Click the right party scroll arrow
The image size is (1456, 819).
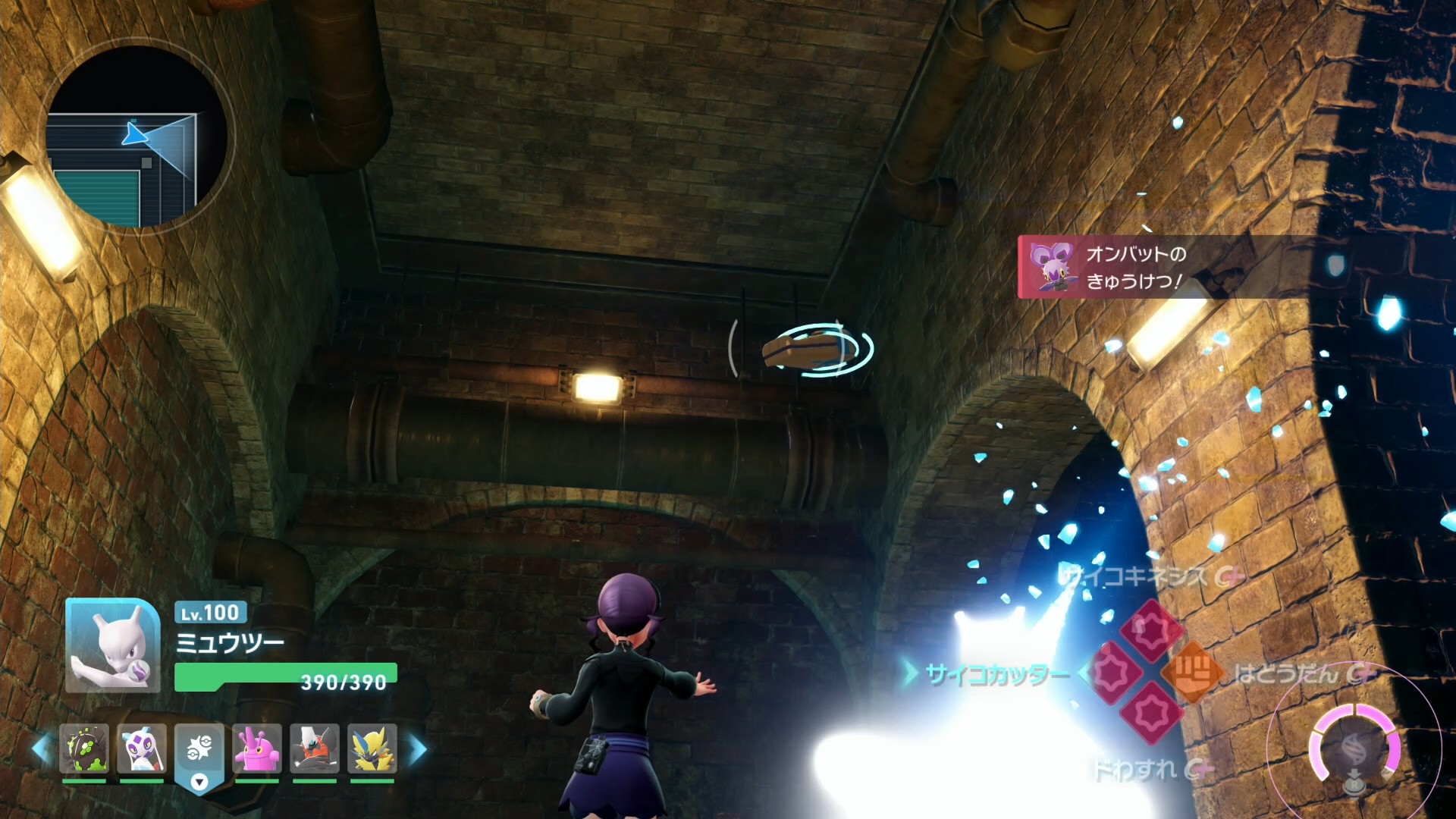(418, 749)
